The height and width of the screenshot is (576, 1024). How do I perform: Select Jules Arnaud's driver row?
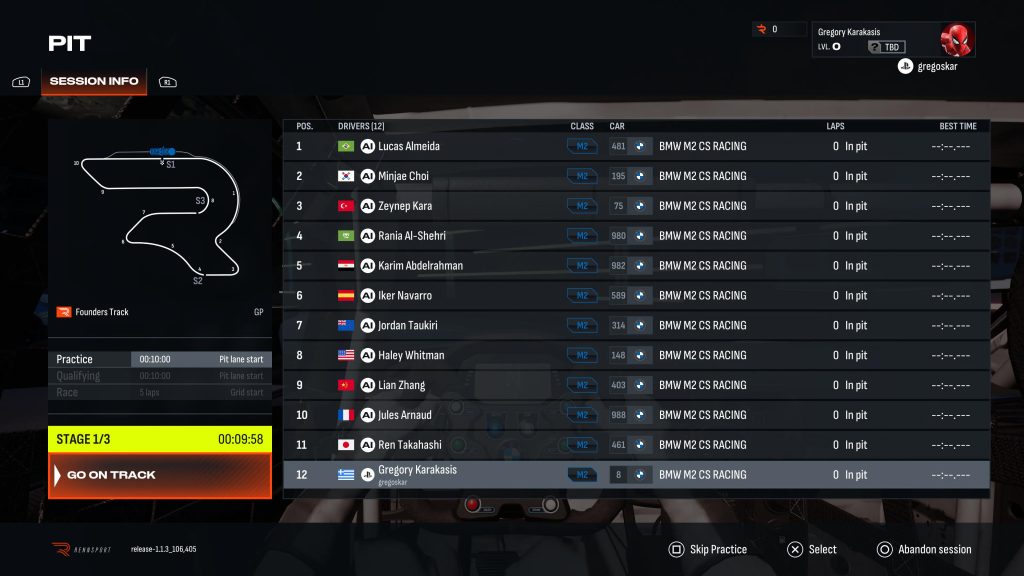click(x=636, y=415)
